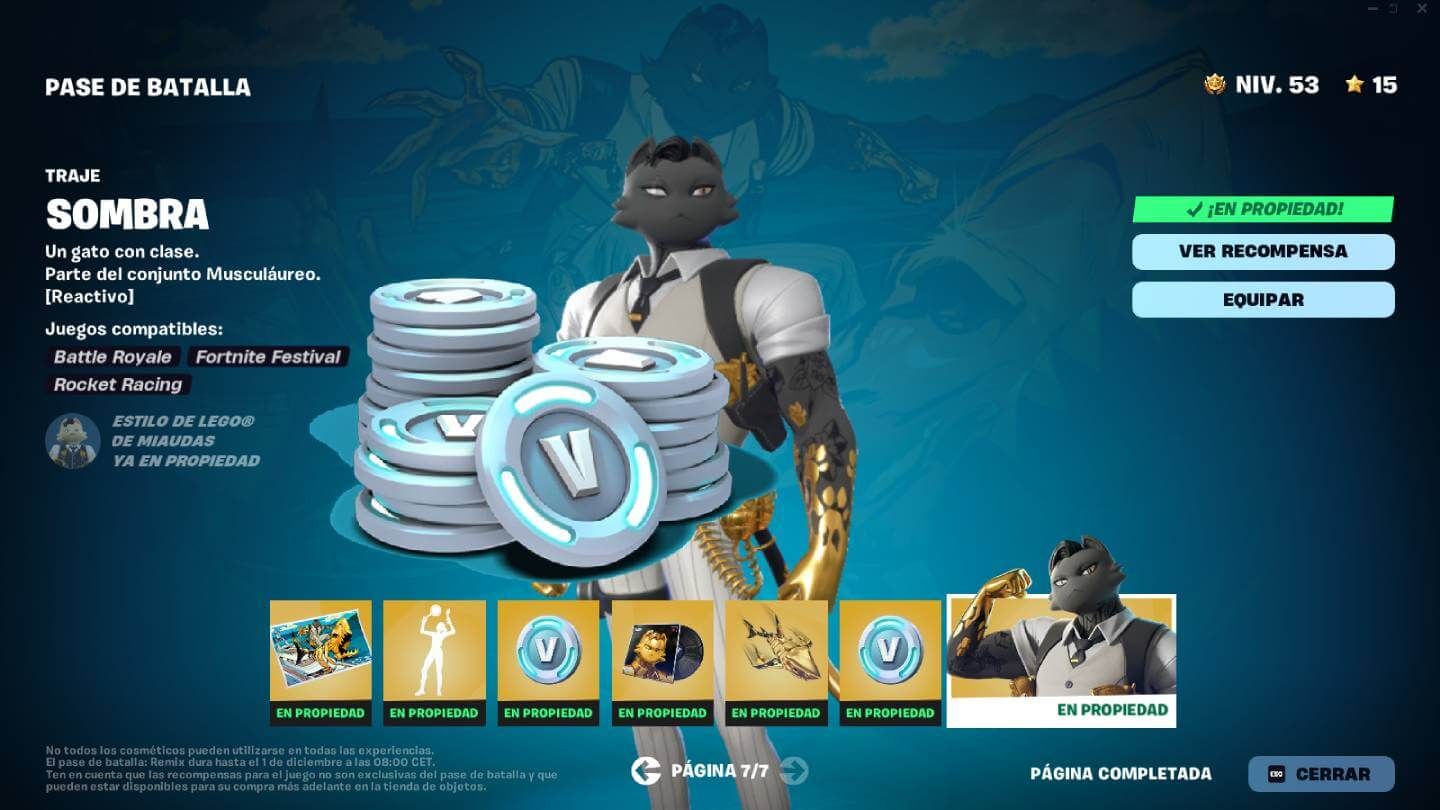Click the green ¡EN PROPIEDAD! status banner
Viewport: 1440px width, 810px height.
pos(1263,210)
